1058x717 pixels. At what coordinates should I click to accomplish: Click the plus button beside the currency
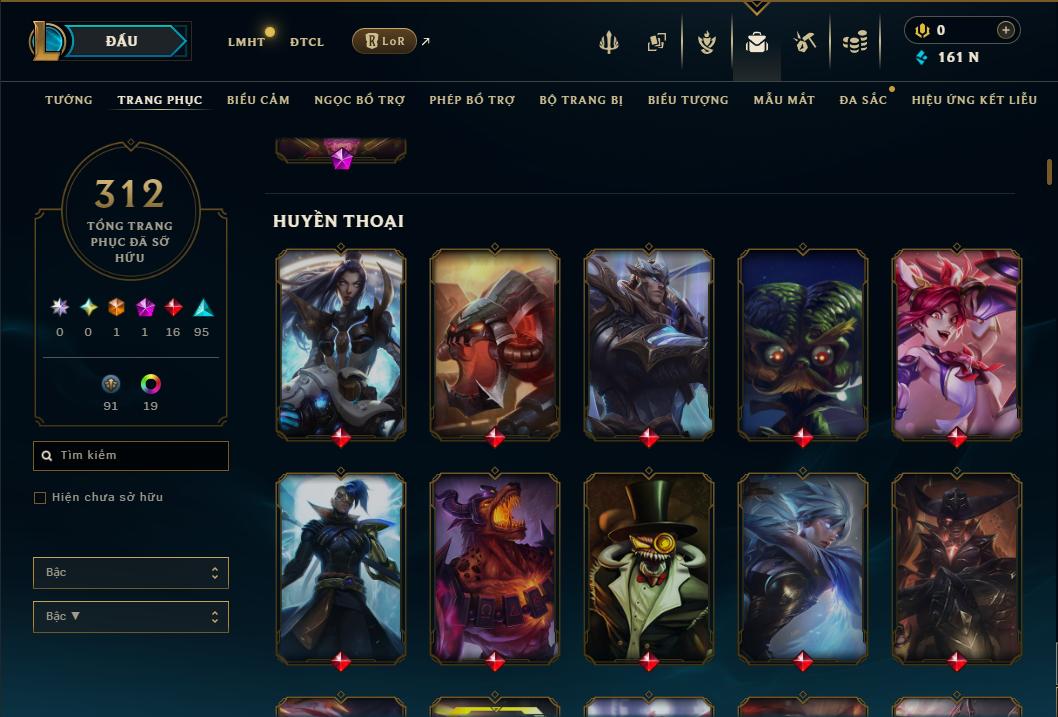click(x=1006, y=30)
